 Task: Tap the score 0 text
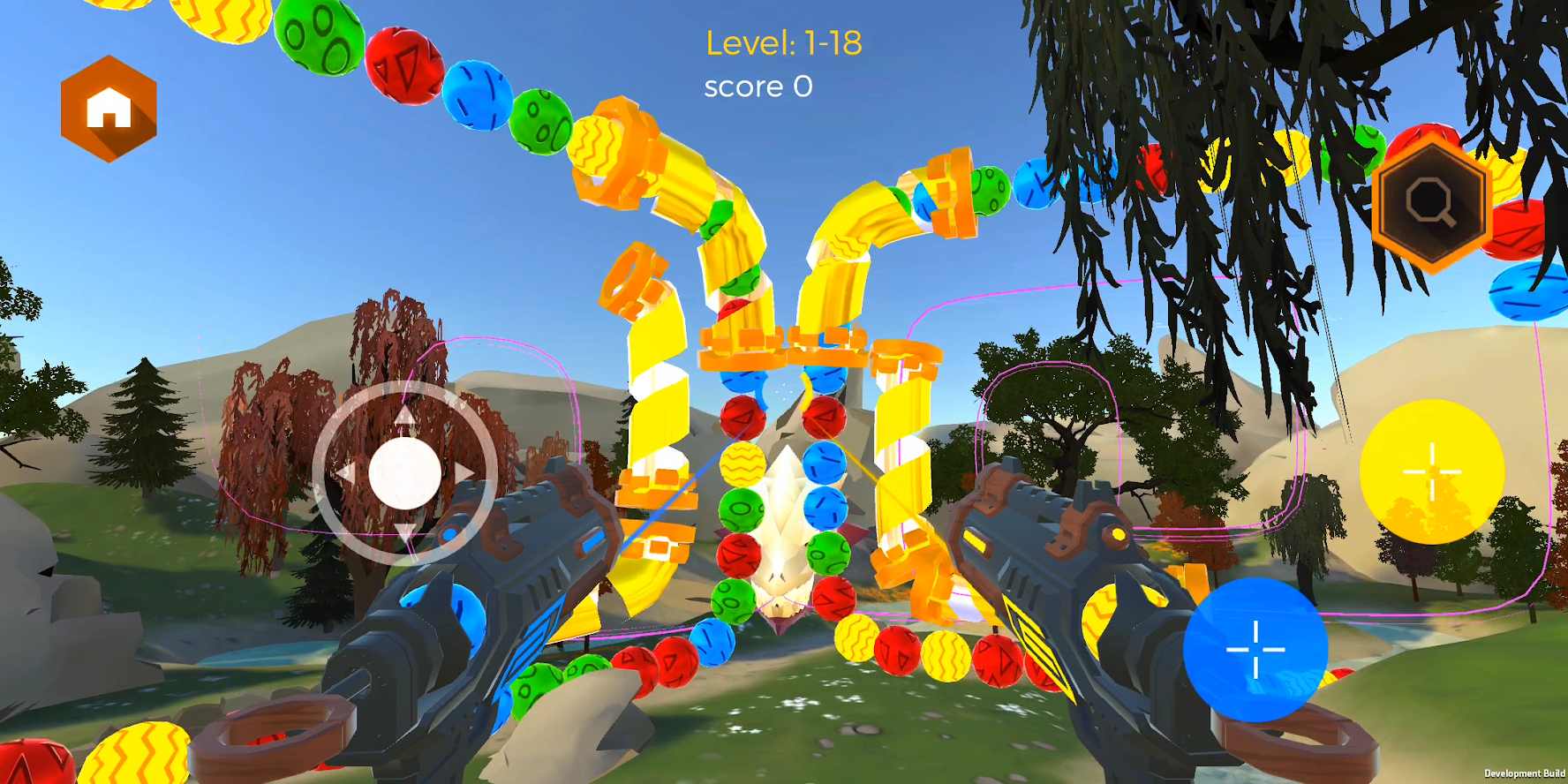(759, 86)
